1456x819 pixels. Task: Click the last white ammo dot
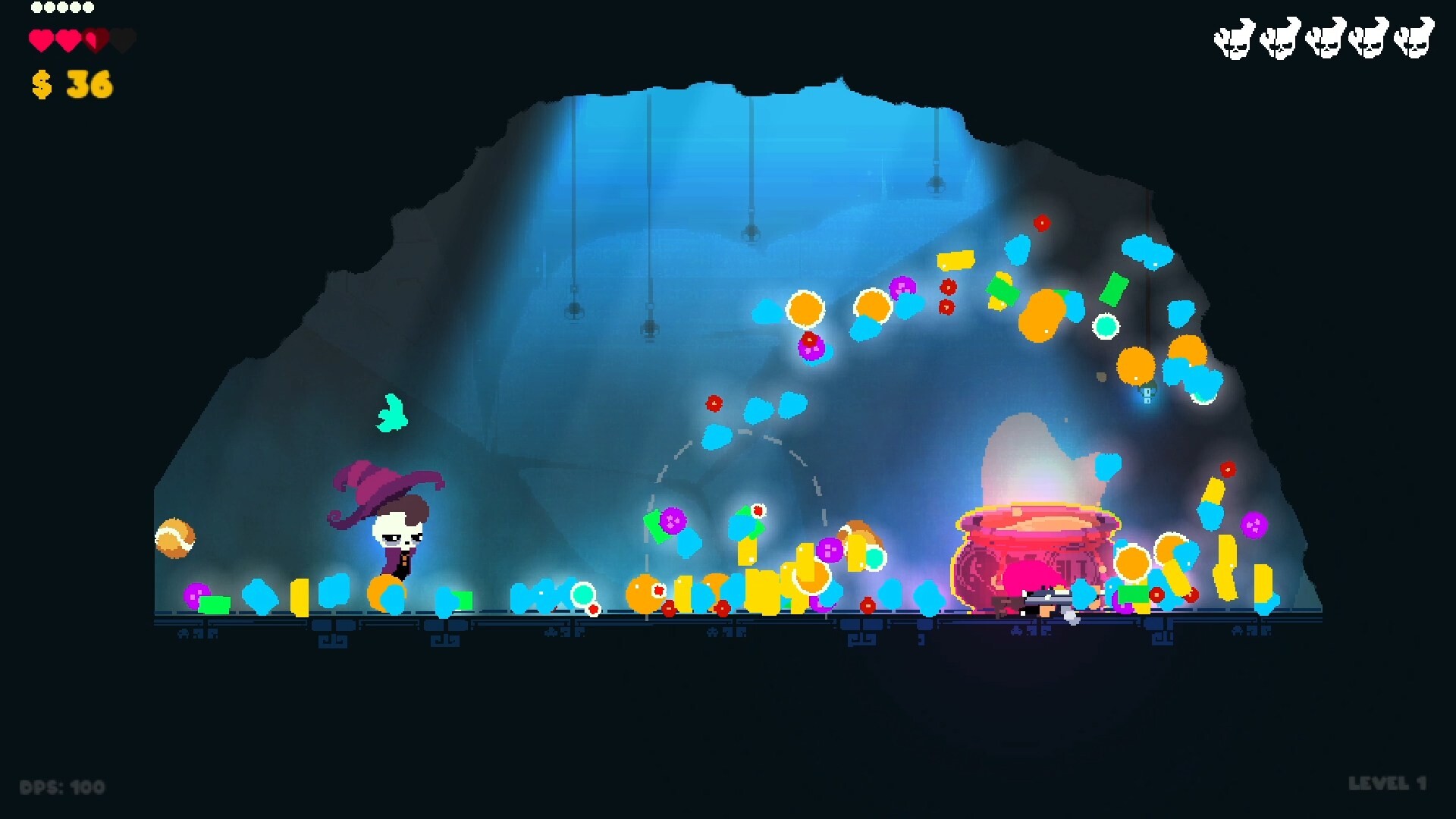(89, 8)
